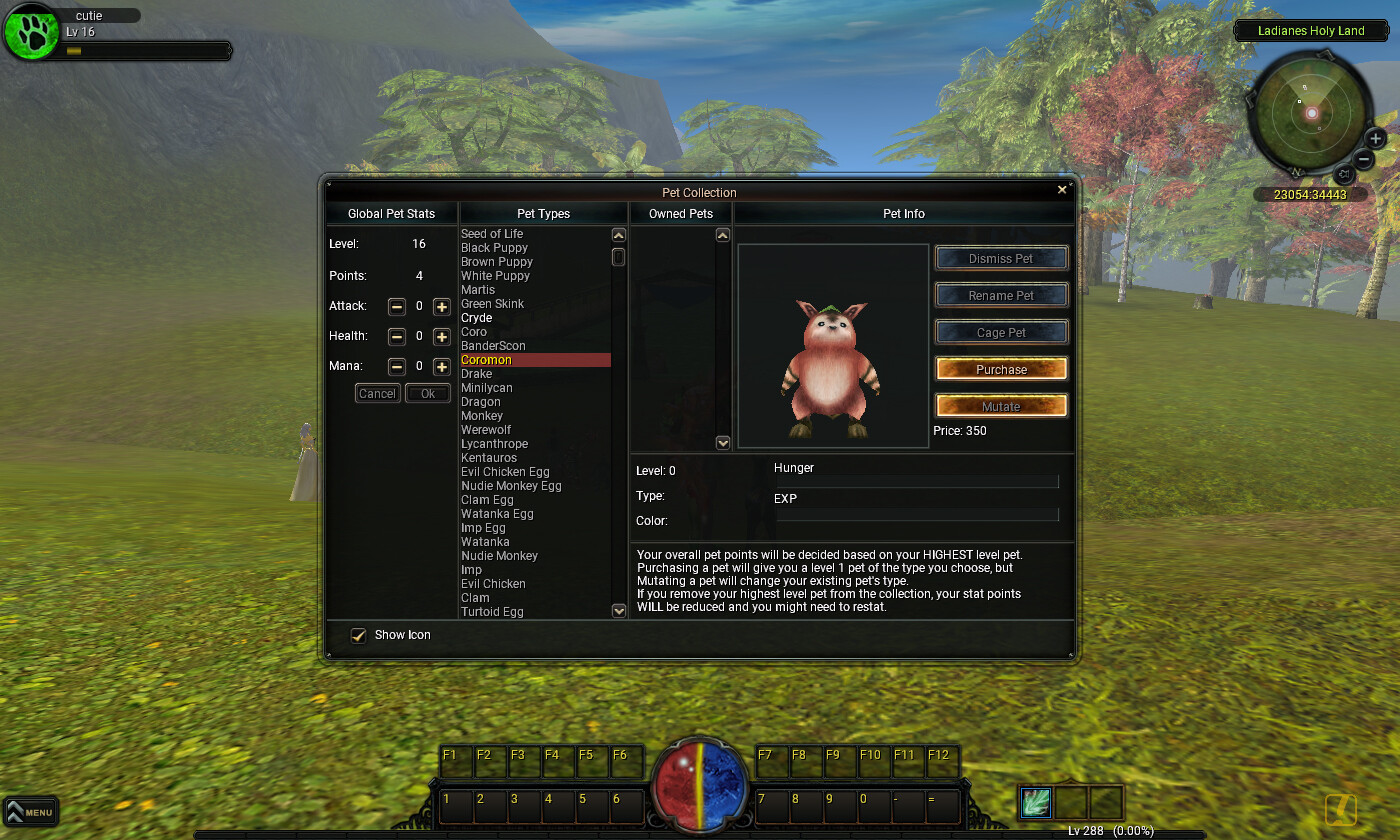Open the MENU button at bottom left

pos(31,812)
